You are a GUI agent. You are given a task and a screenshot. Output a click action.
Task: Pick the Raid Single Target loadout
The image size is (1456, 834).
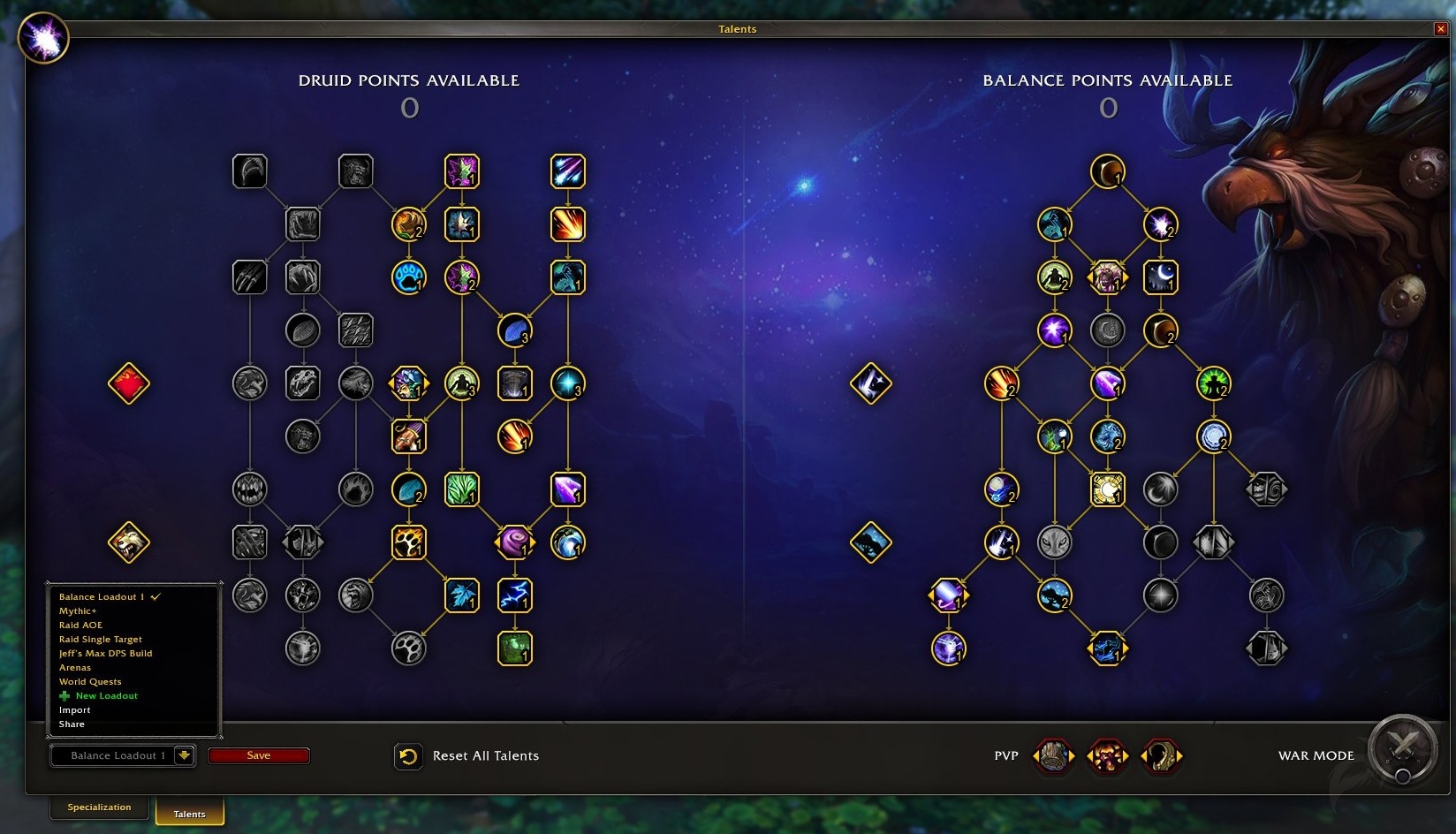coord(100,640)
